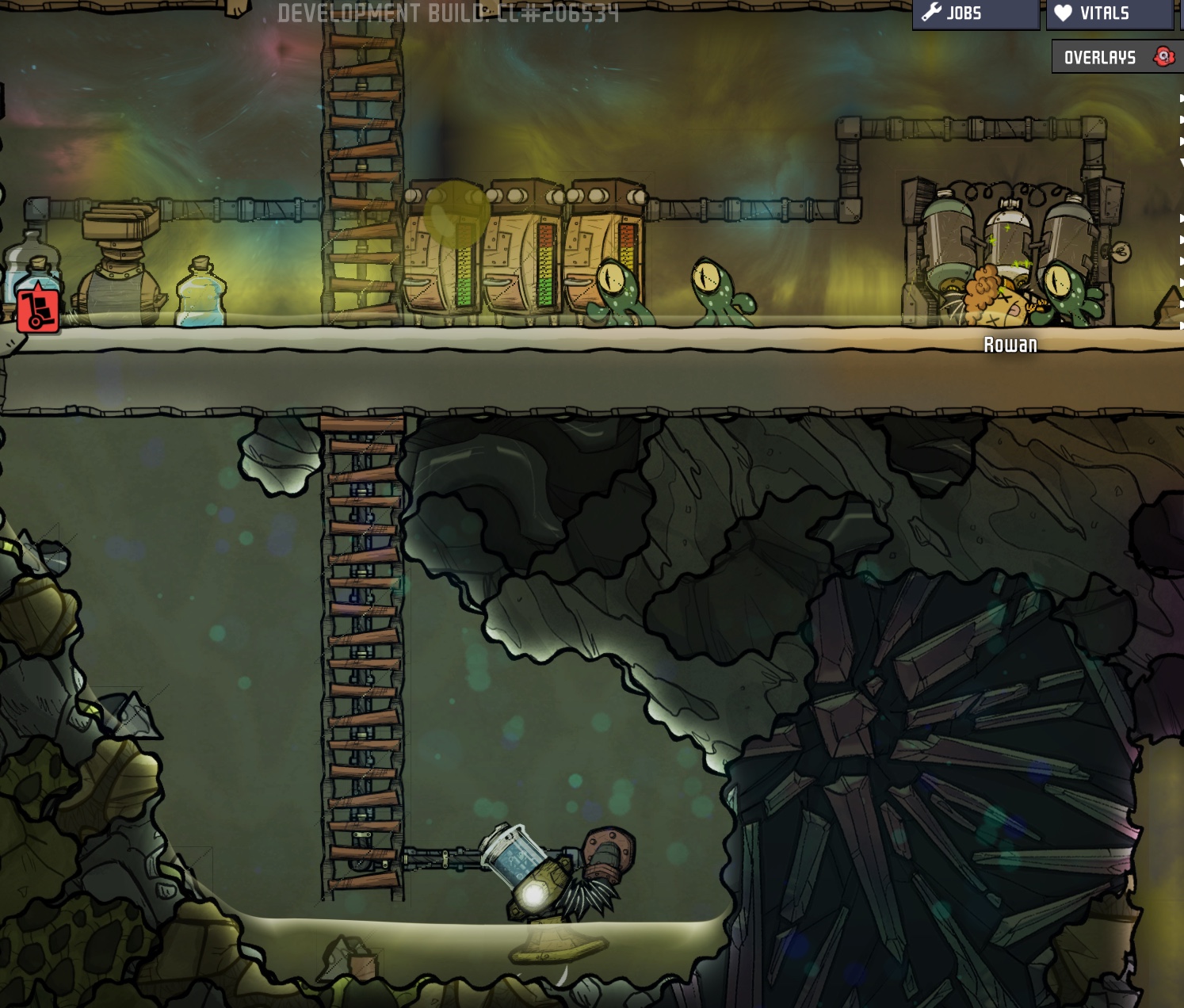Open the Jobs panel
The height and width of the screenshot is (1008, 1184).
pos(975,13)
